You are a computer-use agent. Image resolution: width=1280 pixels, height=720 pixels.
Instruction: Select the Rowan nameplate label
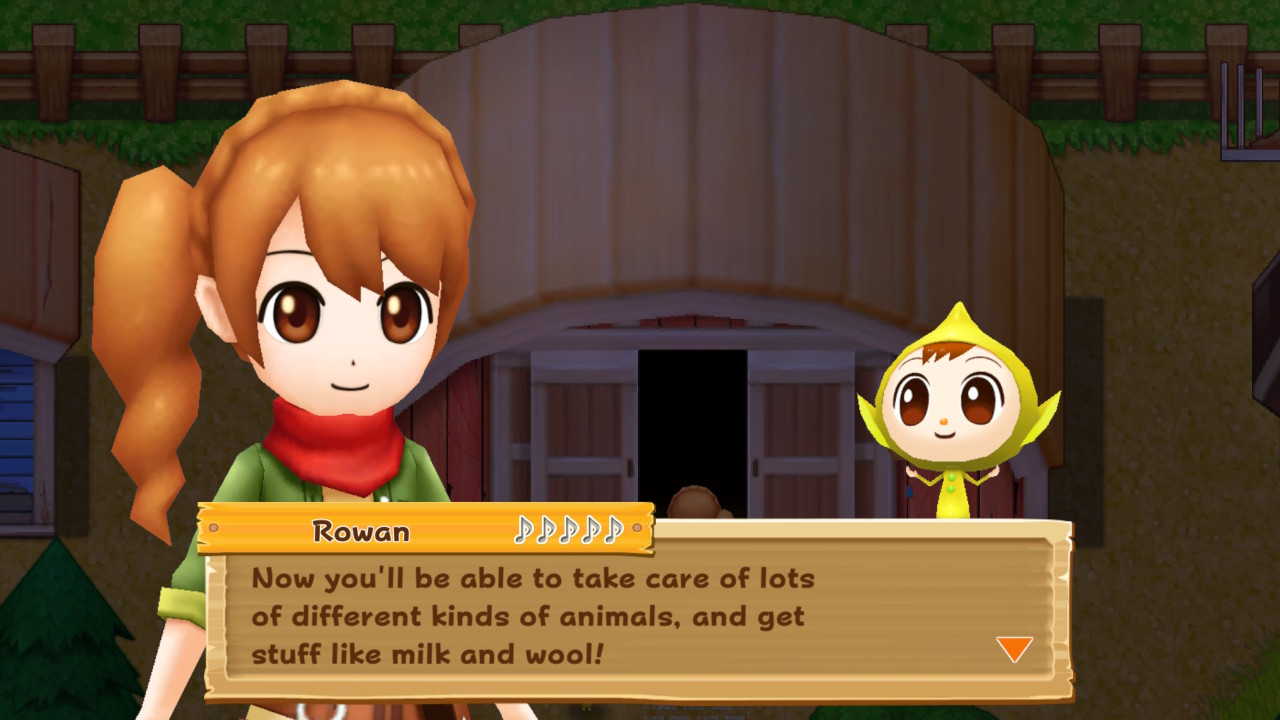tap(363, 532)
